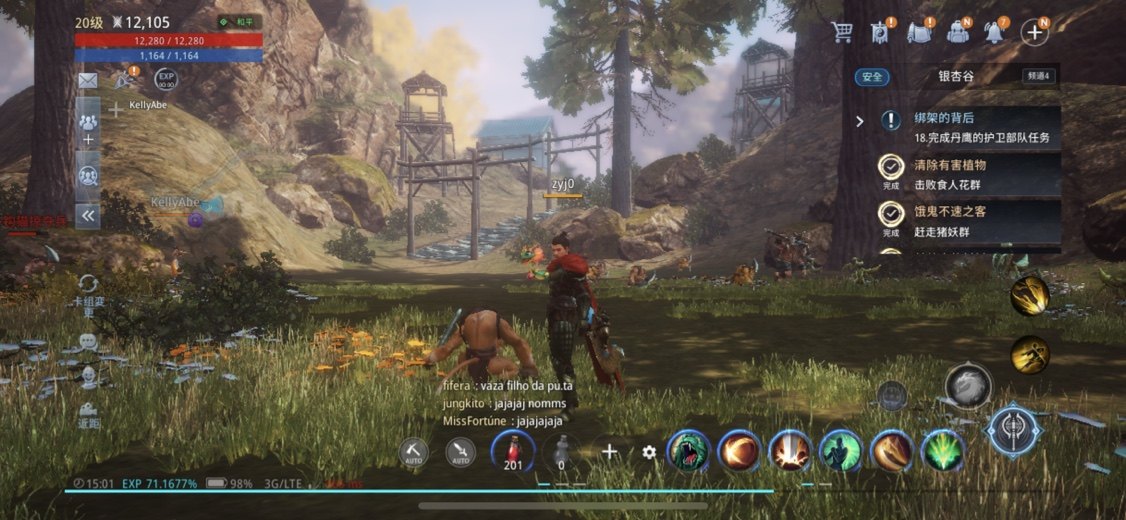Attack with the axe basic attack button
This screenshot has height=520, width=1126.
[1014, 430]
